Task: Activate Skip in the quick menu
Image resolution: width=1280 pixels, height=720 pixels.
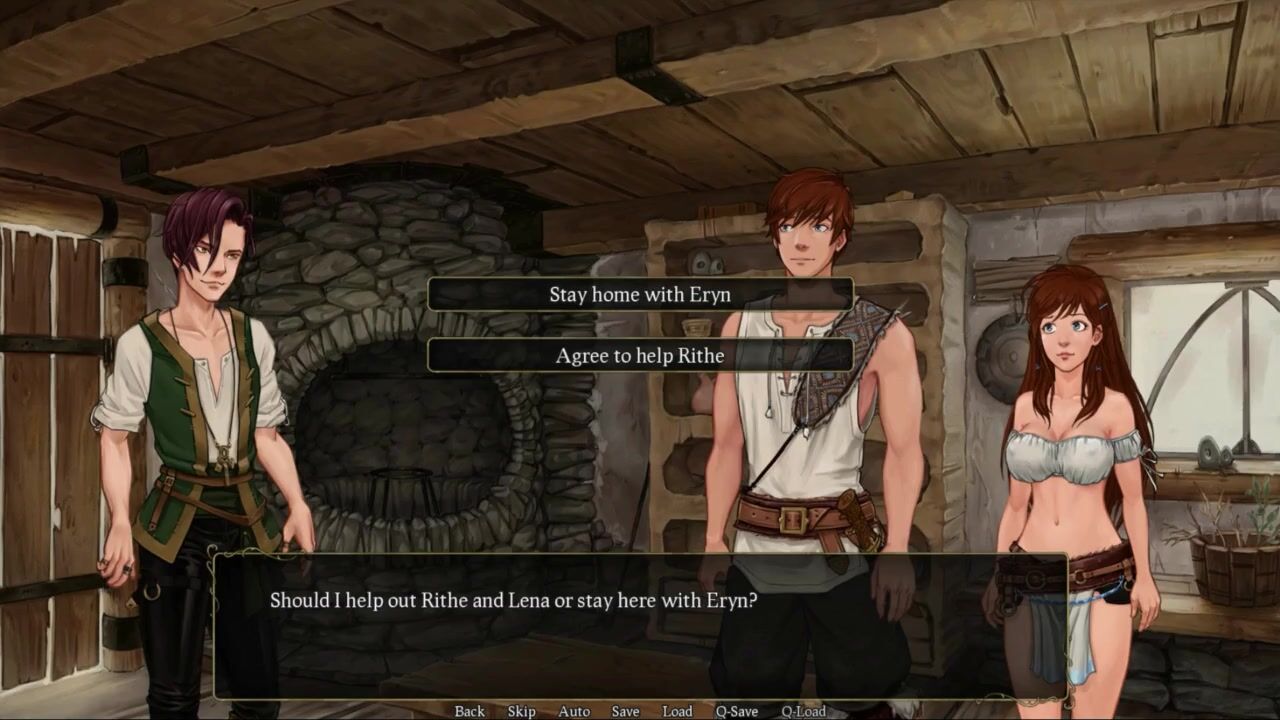Action: 521,711
